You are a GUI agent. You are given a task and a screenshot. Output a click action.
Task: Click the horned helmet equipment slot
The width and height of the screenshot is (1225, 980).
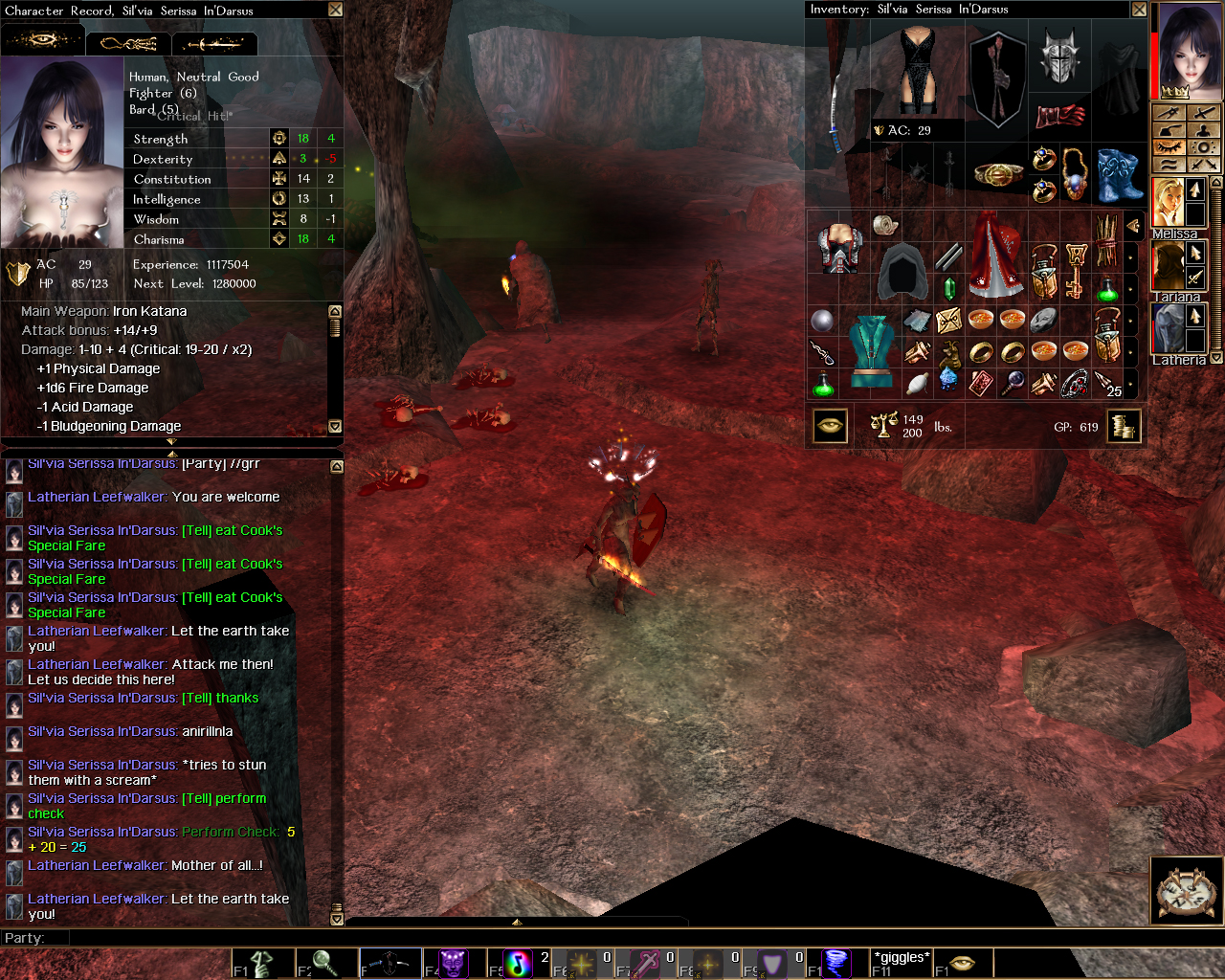[1059, 56]
